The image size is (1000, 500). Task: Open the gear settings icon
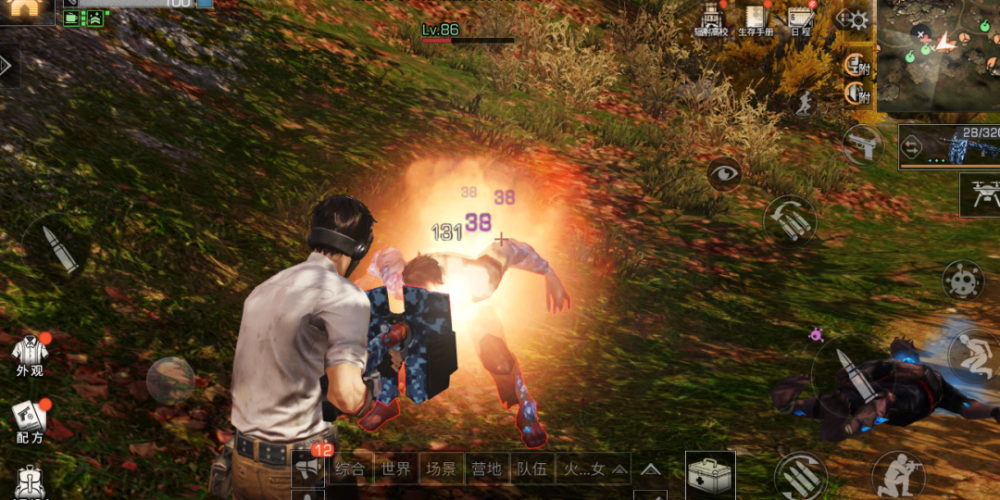(857, 20)
